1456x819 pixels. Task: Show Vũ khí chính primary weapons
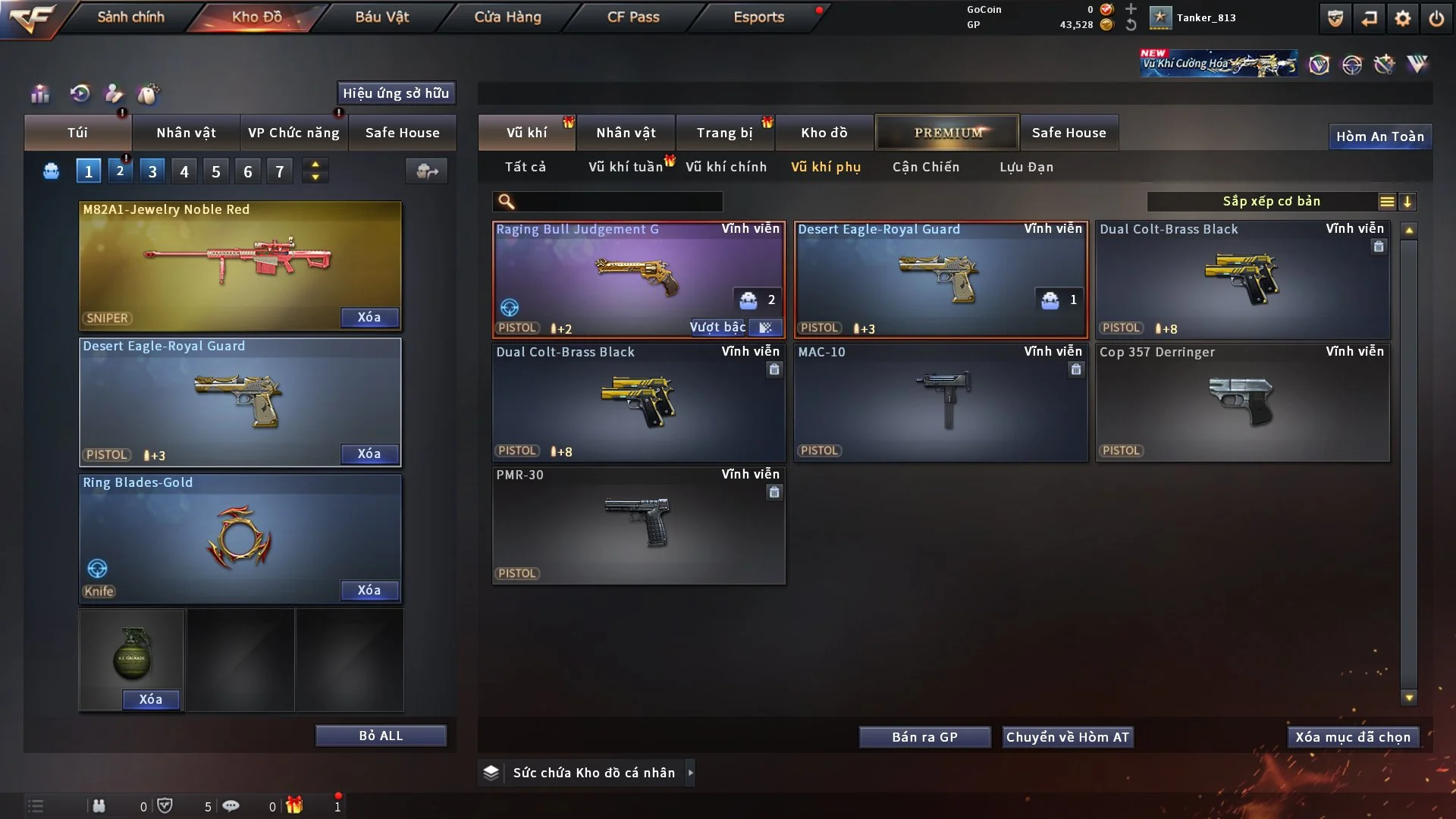[726, 167]
